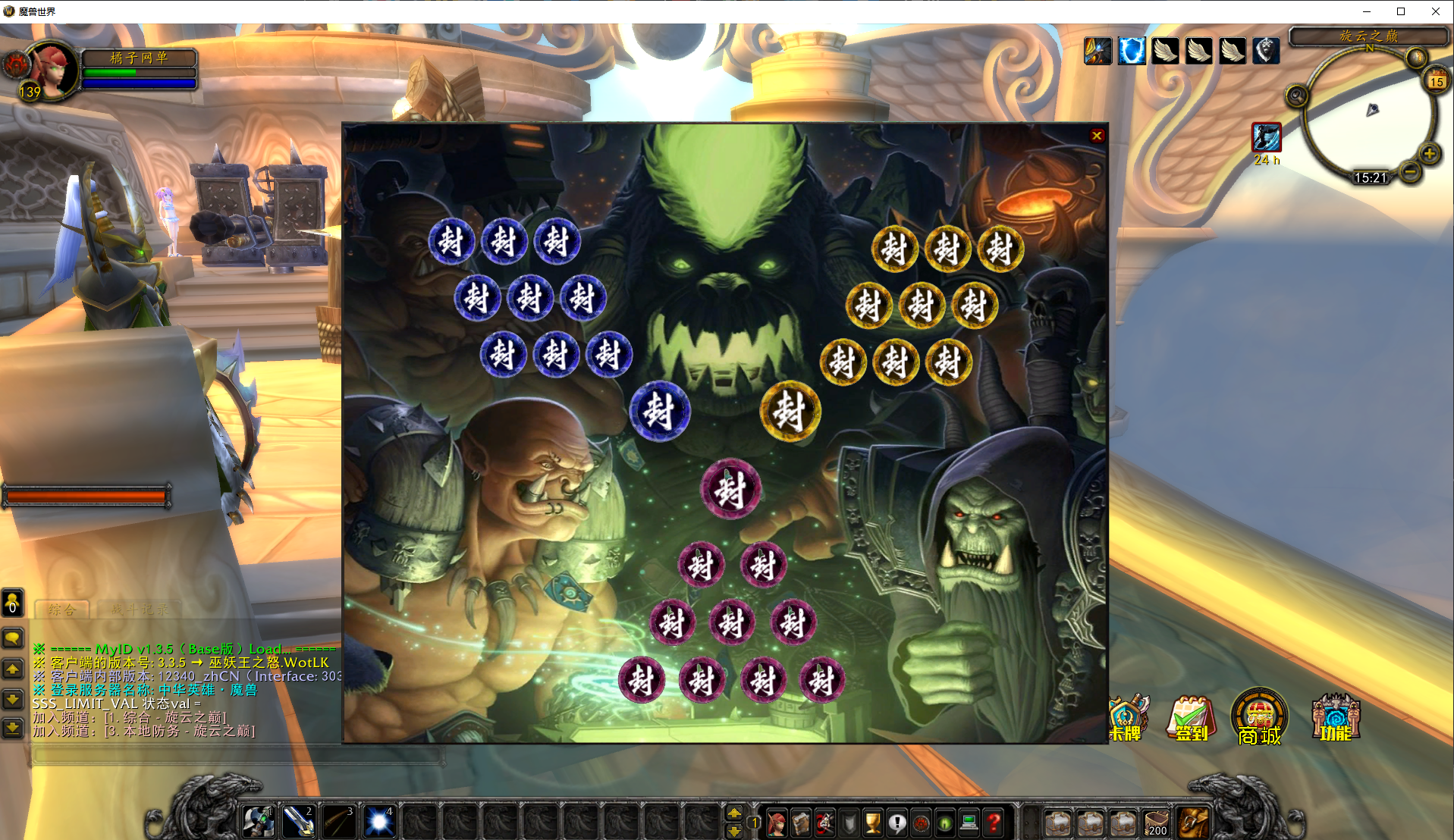The image size is (1454, 840).
Task: Select the blue lightning shield buff icon
Action: point(1131,52)
